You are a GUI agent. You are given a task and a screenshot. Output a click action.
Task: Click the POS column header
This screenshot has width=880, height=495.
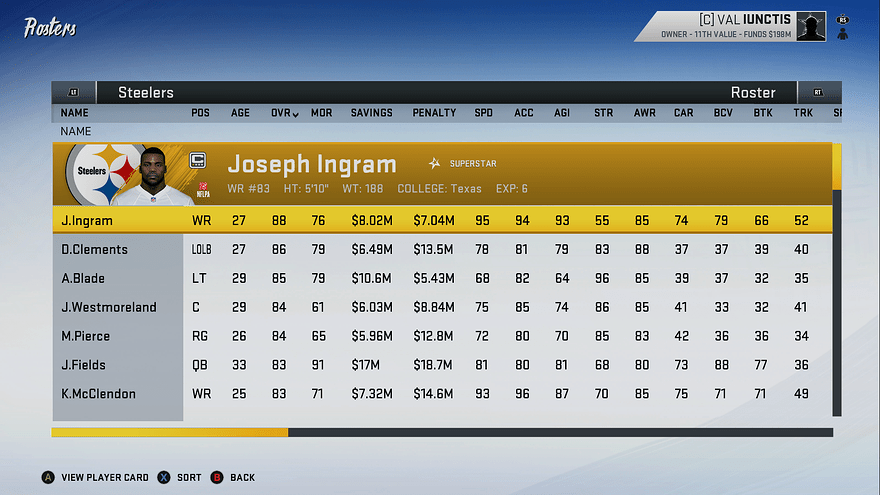[200, 113]
